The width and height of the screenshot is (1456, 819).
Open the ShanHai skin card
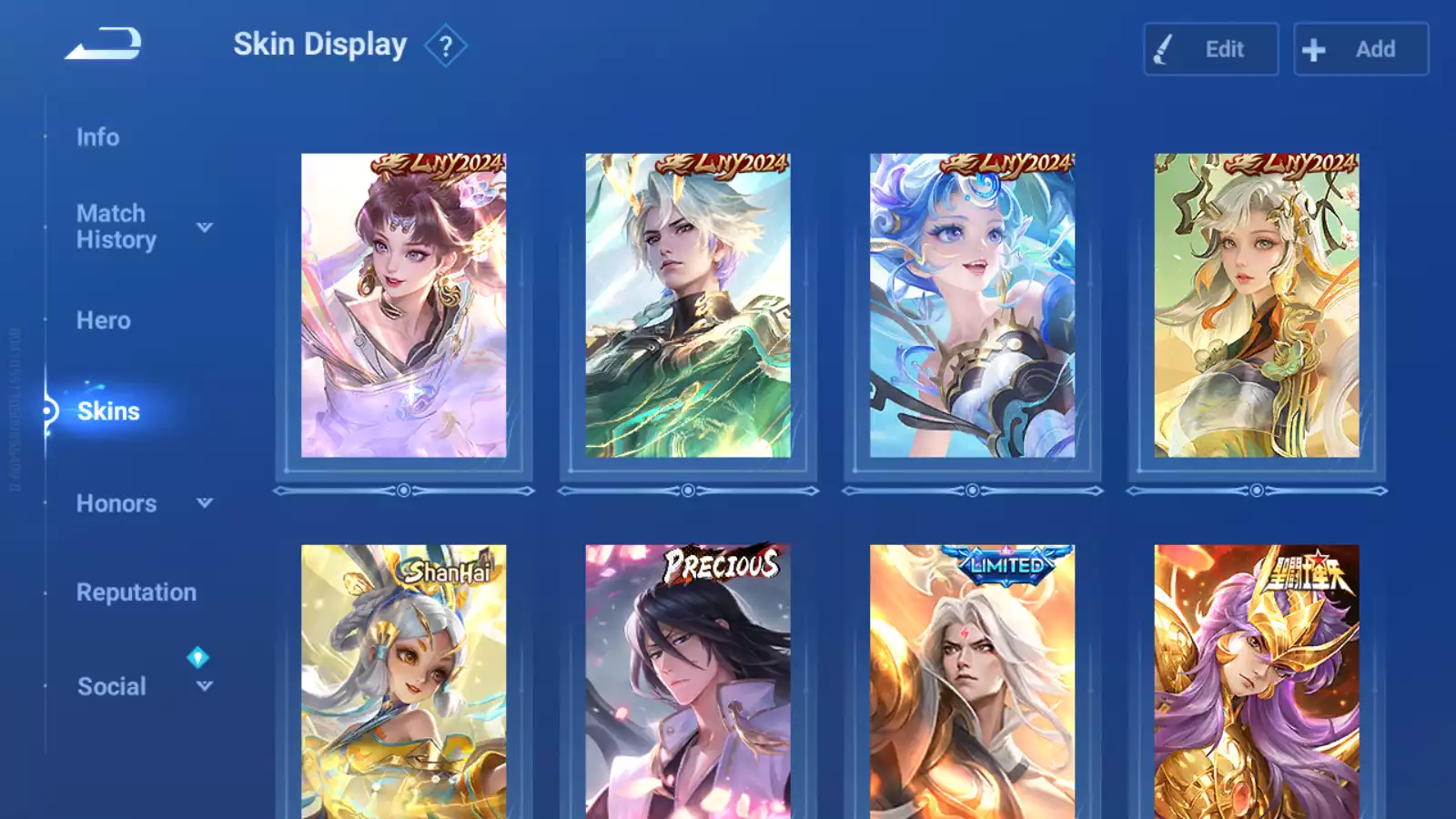click(x=403, y=681)
